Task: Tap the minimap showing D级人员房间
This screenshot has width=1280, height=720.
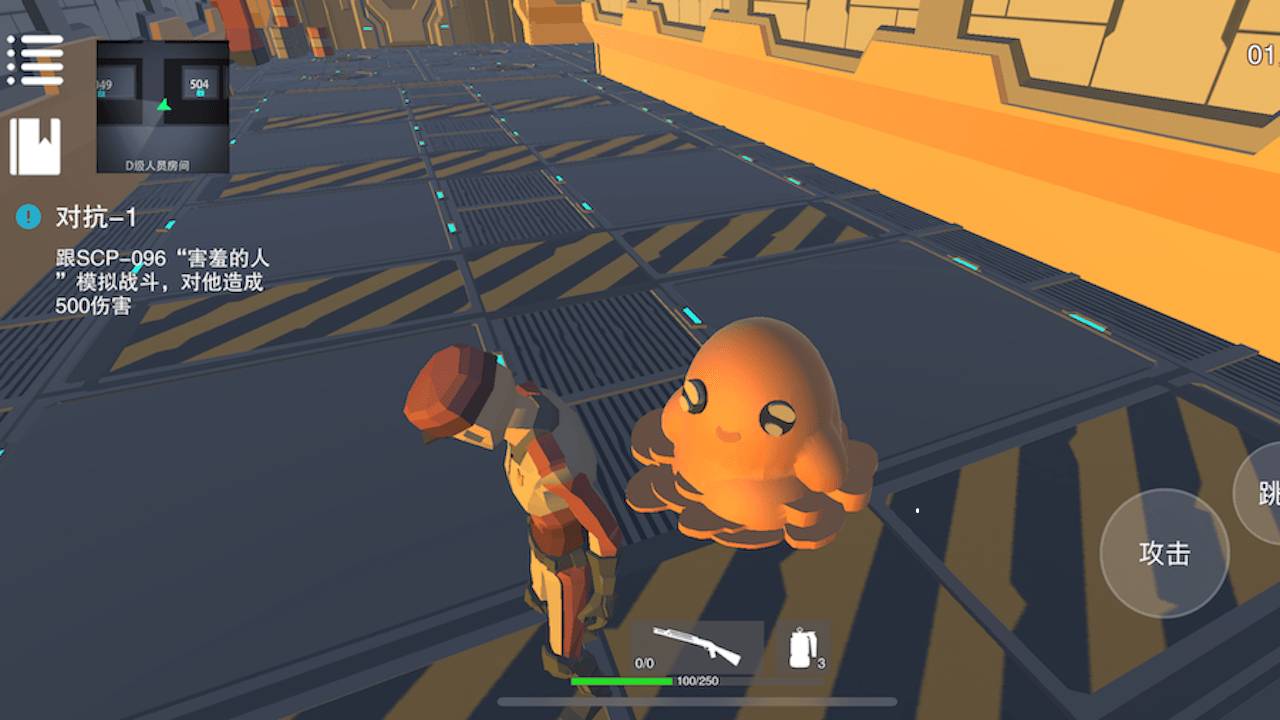Action: 158,110
